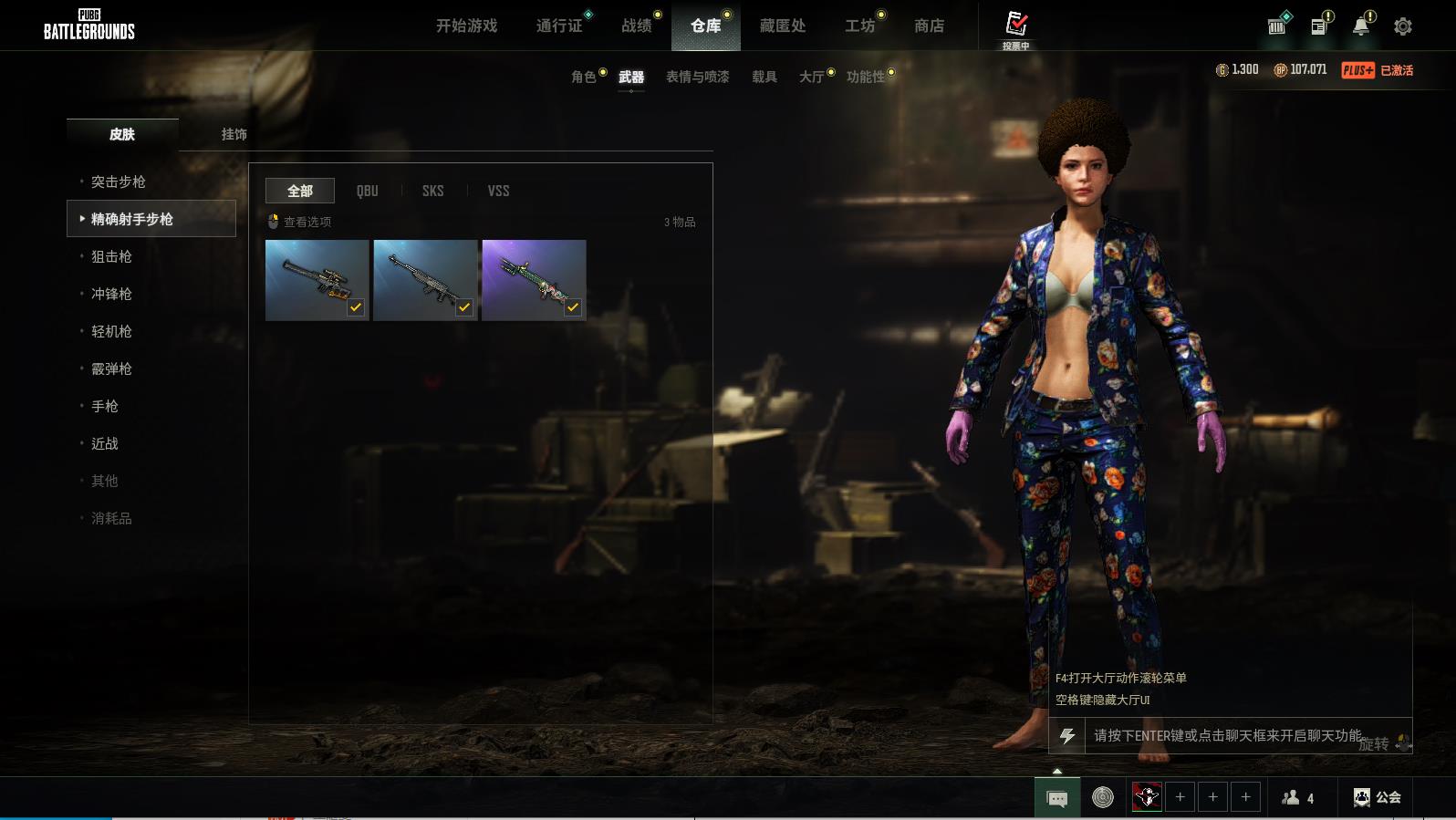Filter skins by VSS
Viewport: 1456px width, 820px height.
coord(498,191)
